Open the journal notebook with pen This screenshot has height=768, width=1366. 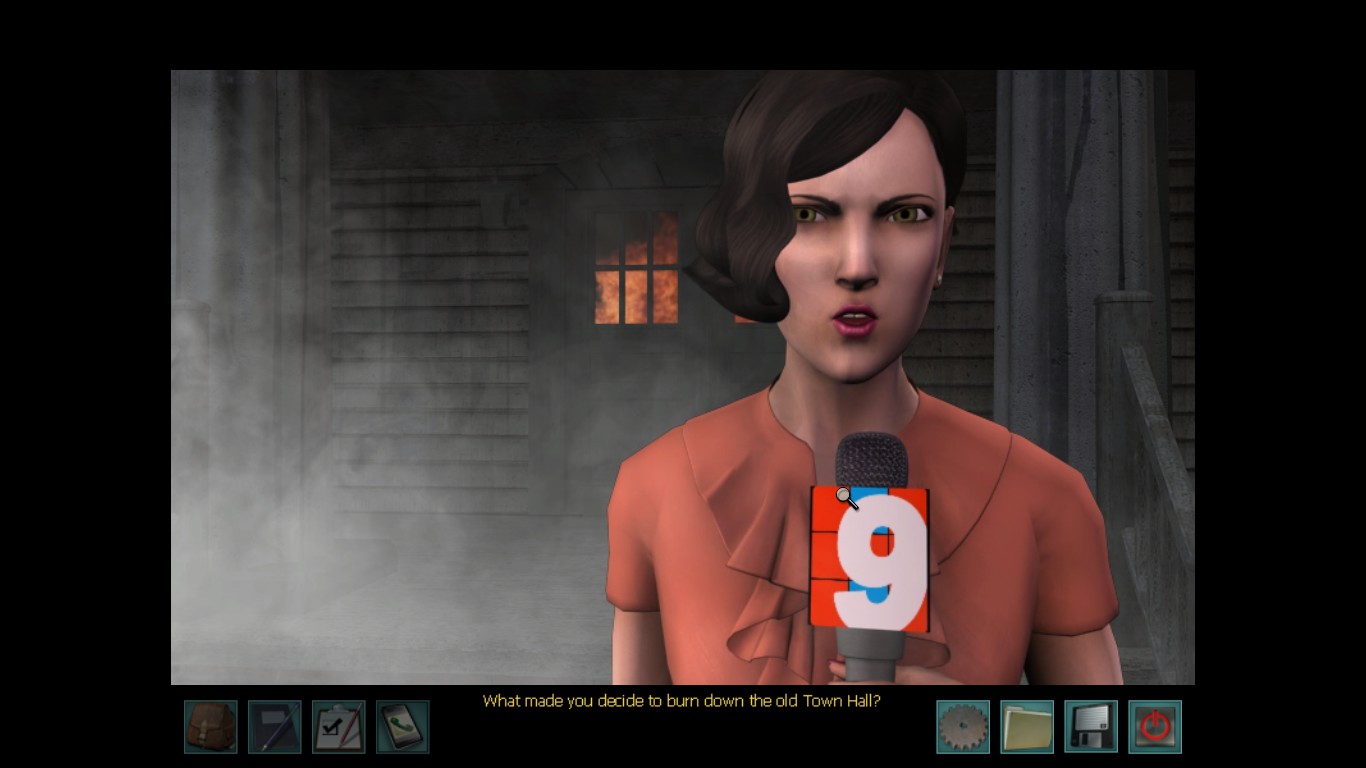click(x=275, y=727)
